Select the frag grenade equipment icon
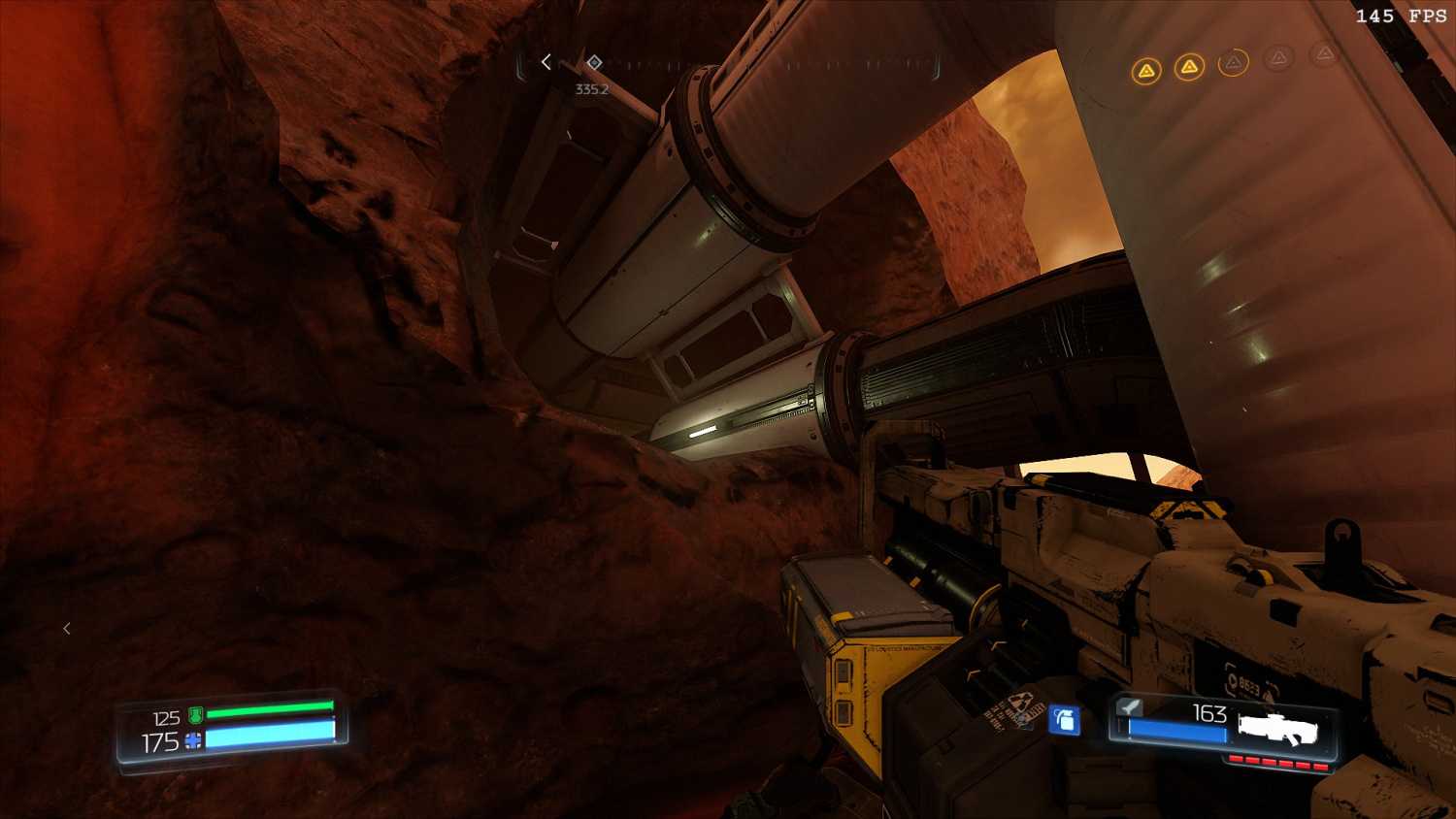 coord(1065,720)
